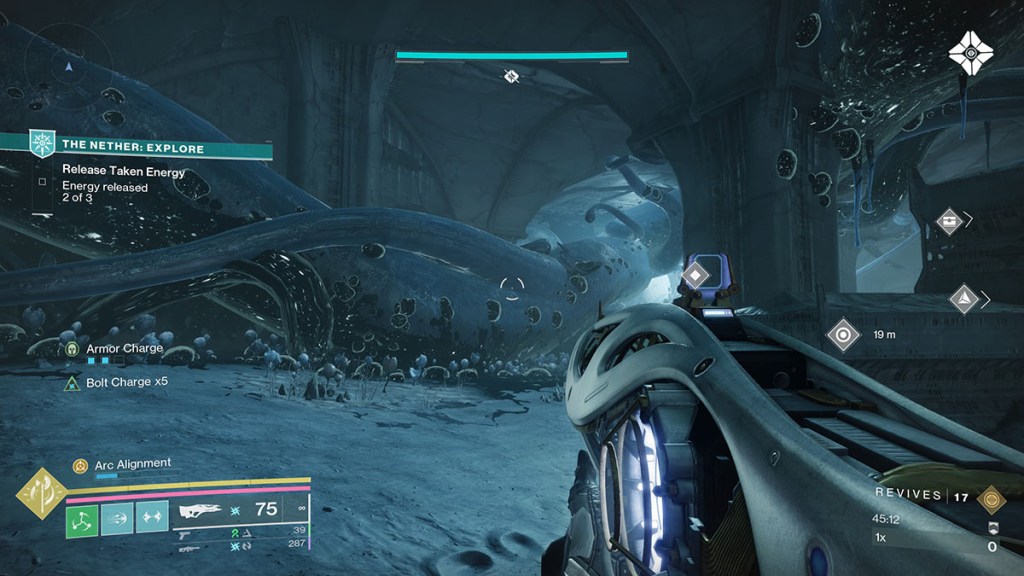Click the boss marker icon under the health bar
Viewport: 1024px width, 576px height.
(511, 76)
